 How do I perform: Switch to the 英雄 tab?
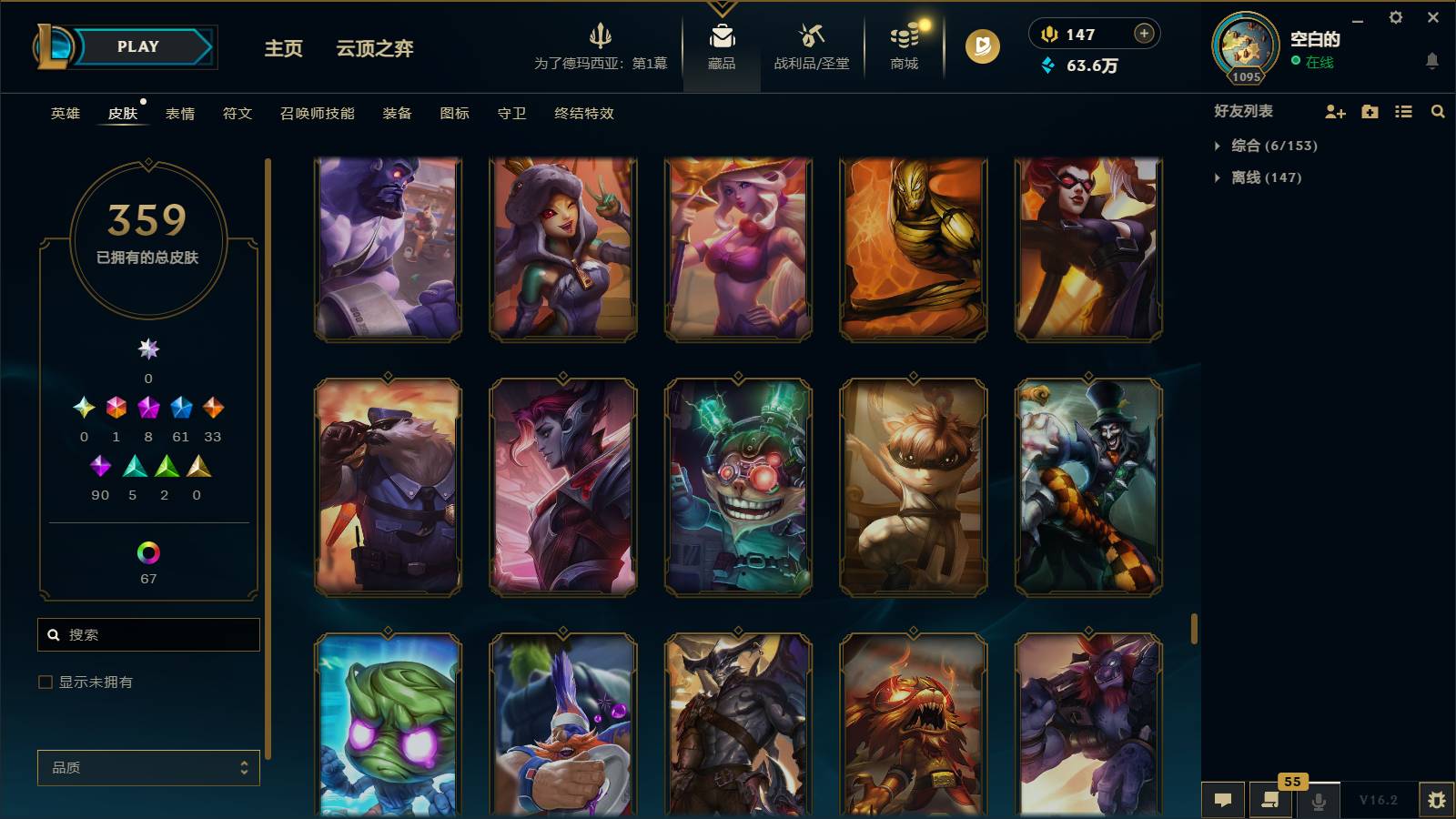point(64,114)
